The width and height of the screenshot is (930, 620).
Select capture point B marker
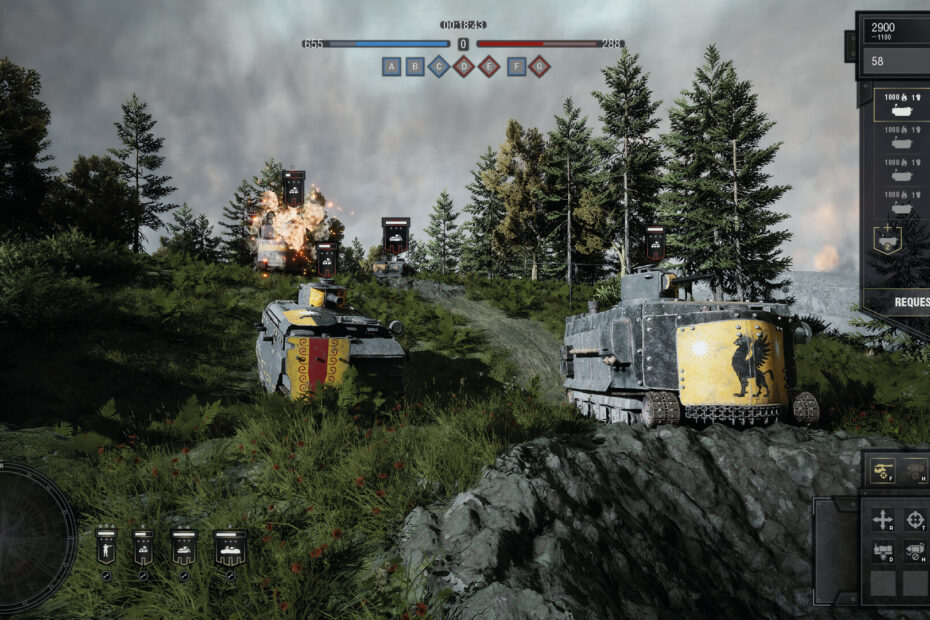(x=415, y=67)
